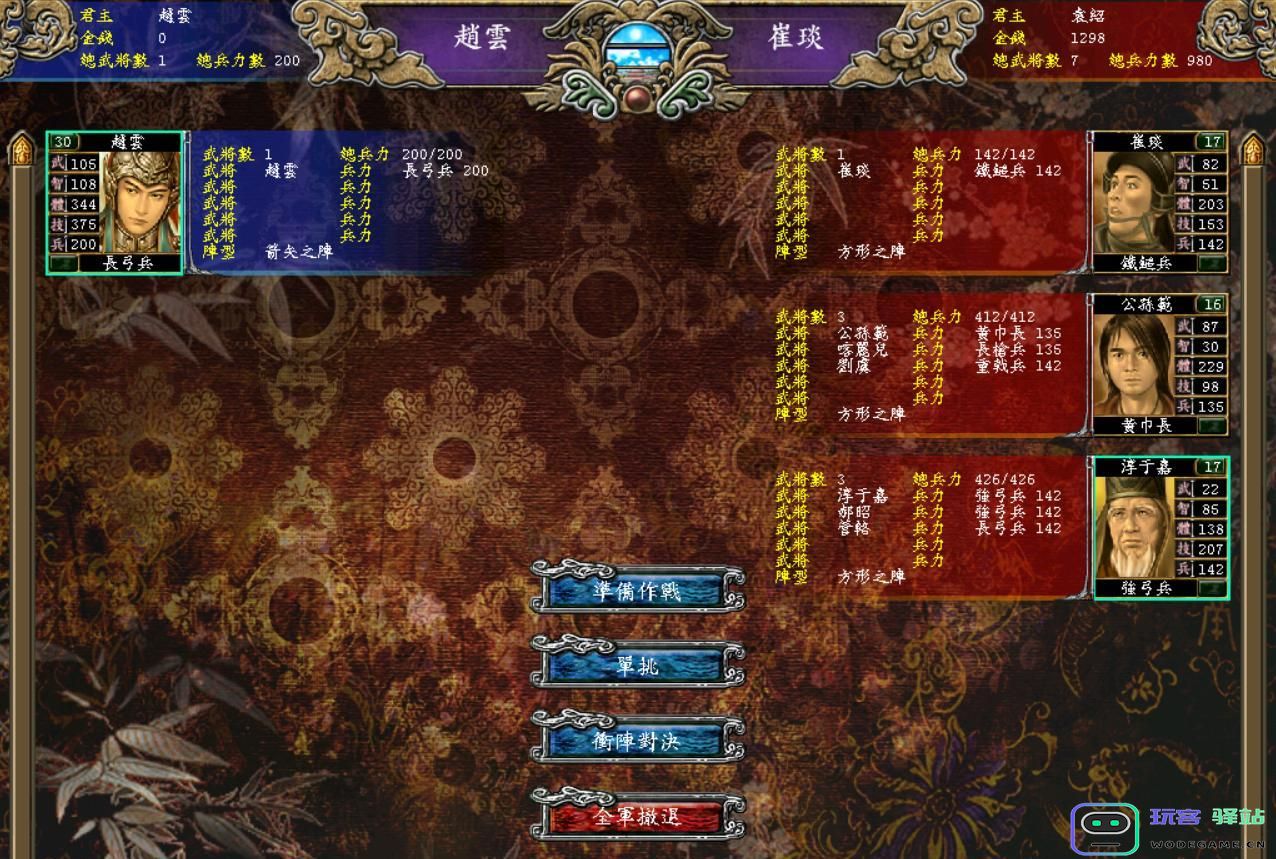Click the red 全軍撤退 retreat button
Screen dimensions: 1276x859
pyautogui.click(x=636, y=816)
